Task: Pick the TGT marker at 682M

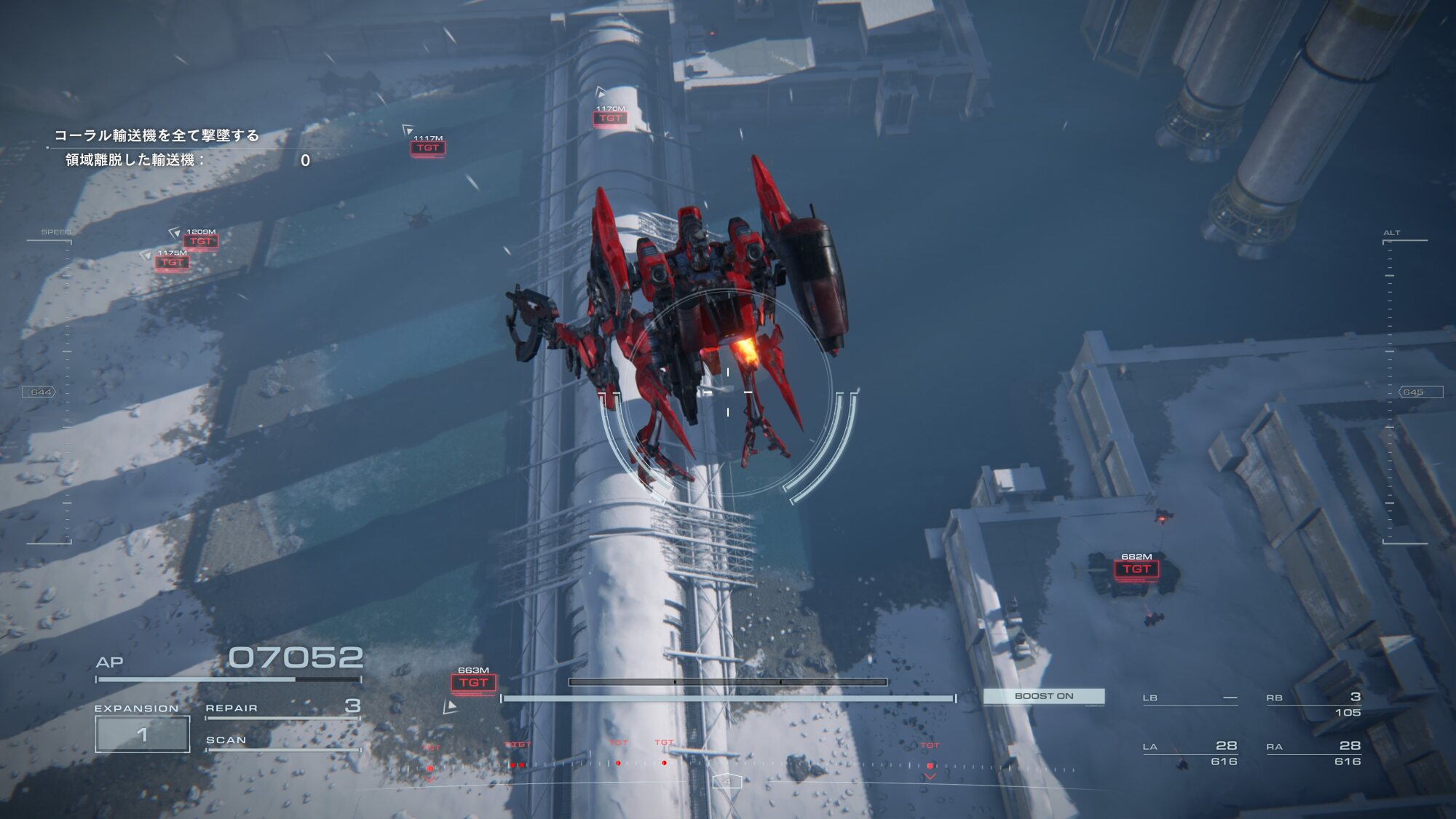Action: (x=1136, y=569)
